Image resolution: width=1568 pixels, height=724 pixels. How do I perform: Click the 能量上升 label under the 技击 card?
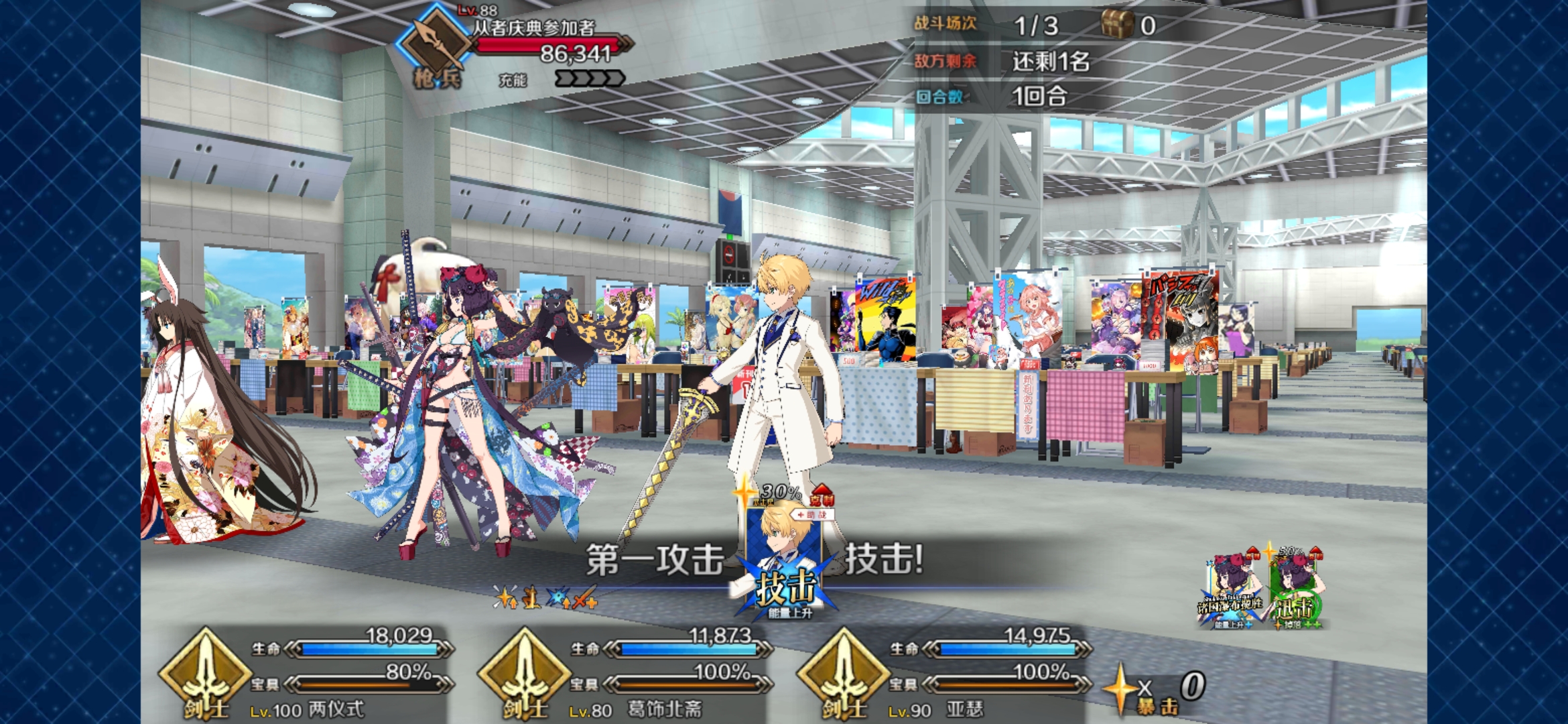tap(791, 612)
